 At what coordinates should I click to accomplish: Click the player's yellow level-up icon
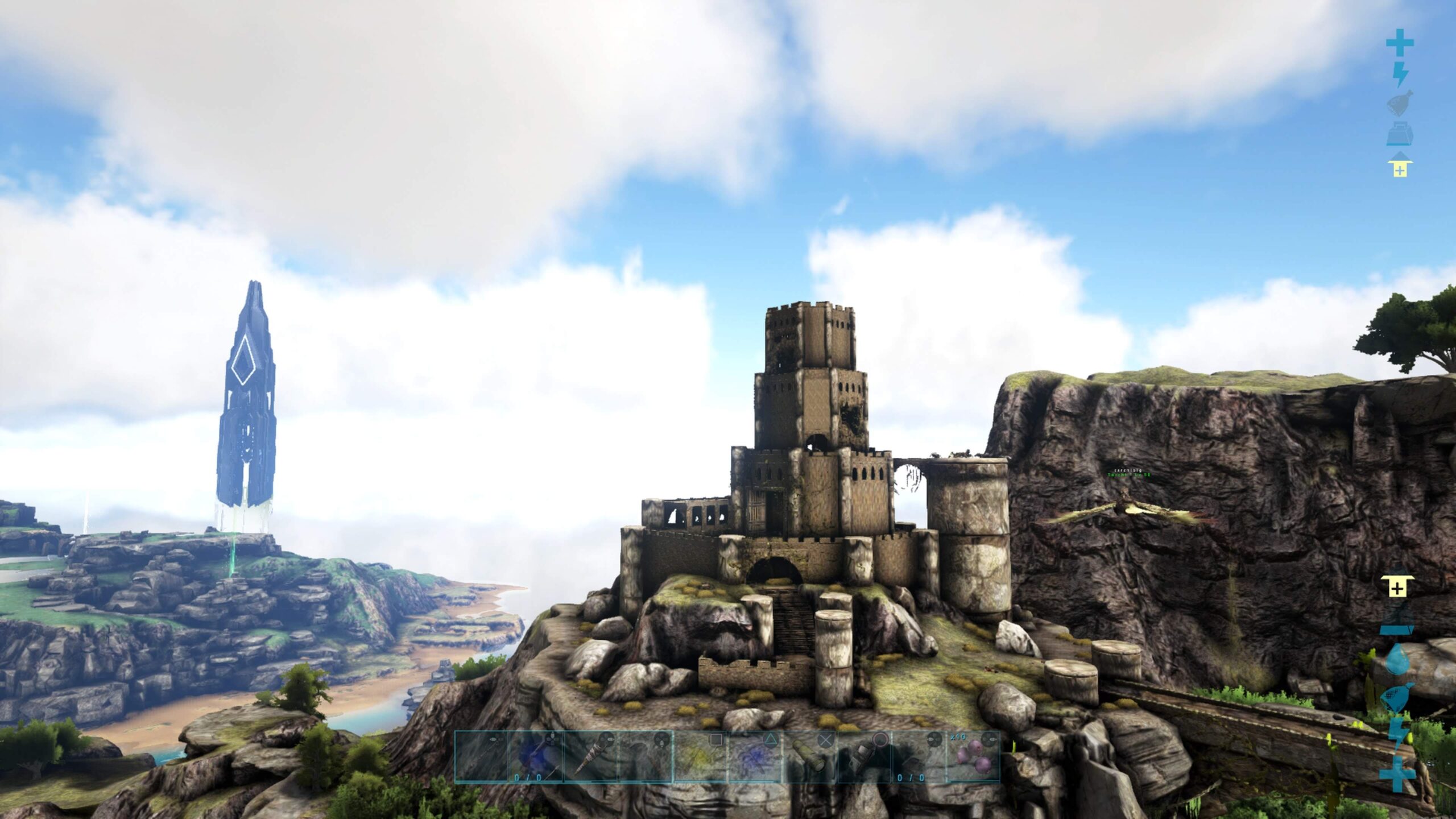tap(1397, 586)
